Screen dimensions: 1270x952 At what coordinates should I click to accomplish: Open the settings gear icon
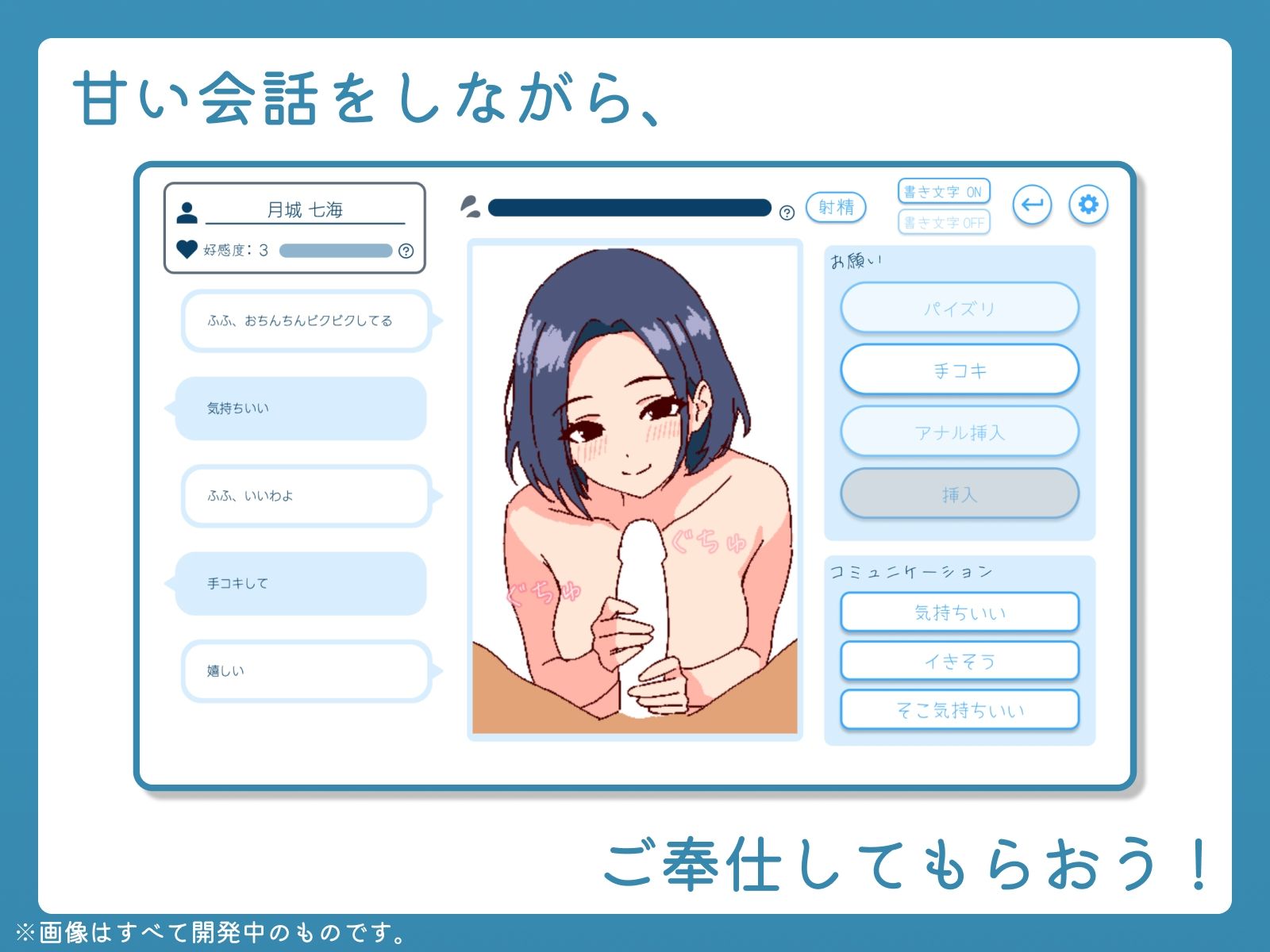click(x=1089, y=205)
